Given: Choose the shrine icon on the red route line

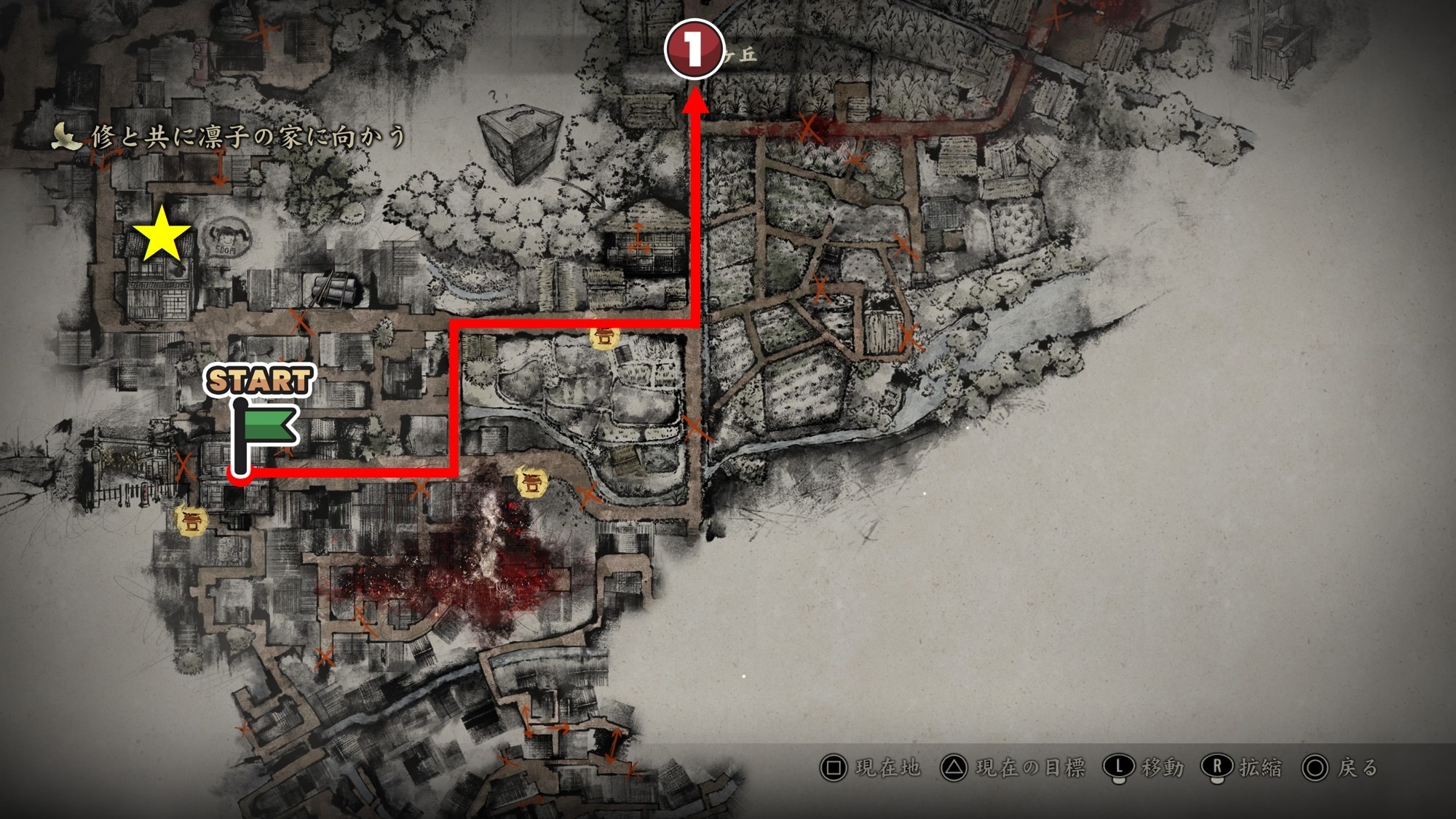Looking at the screenshot, I should tap(604, 336).
